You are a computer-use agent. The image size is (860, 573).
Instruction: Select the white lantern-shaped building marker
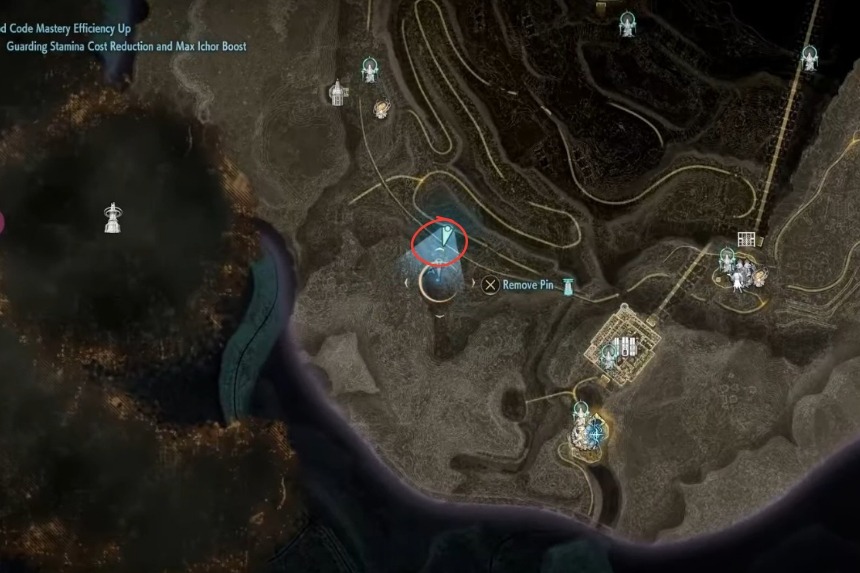coord(338,93)
